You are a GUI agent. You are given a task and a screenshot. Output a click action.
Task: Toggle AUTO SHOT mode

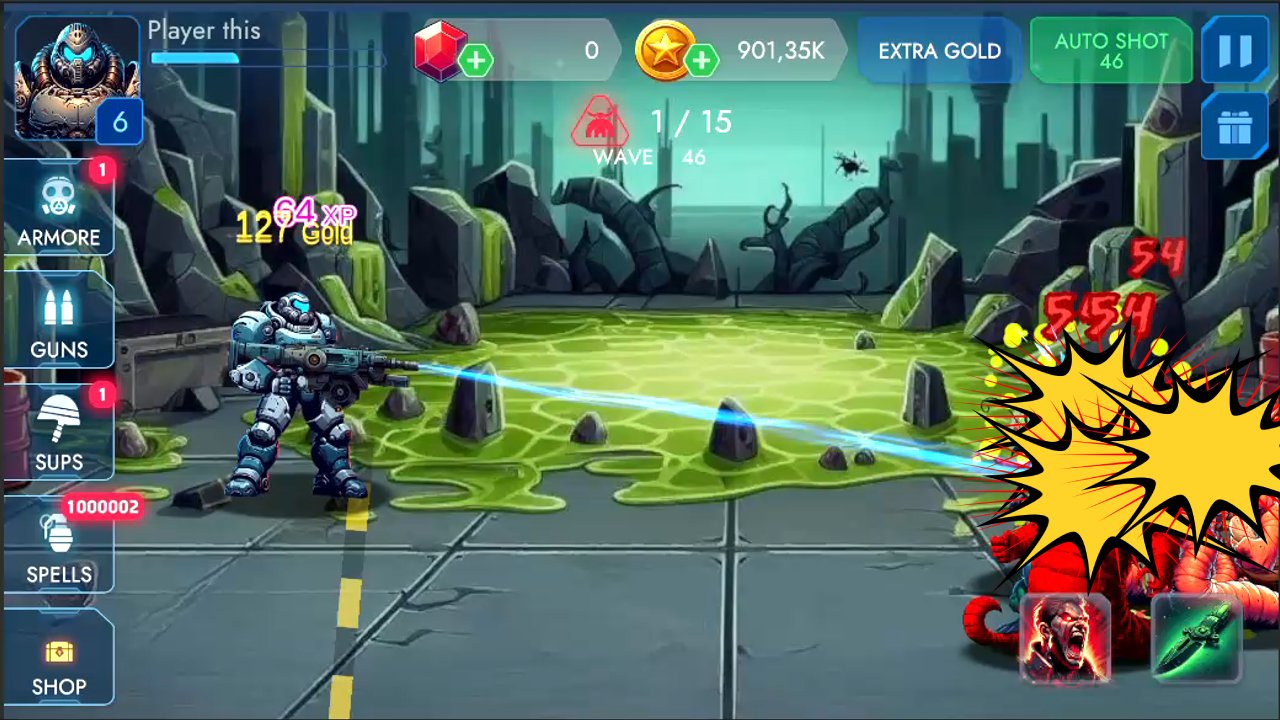click(x=1110, y=50)
